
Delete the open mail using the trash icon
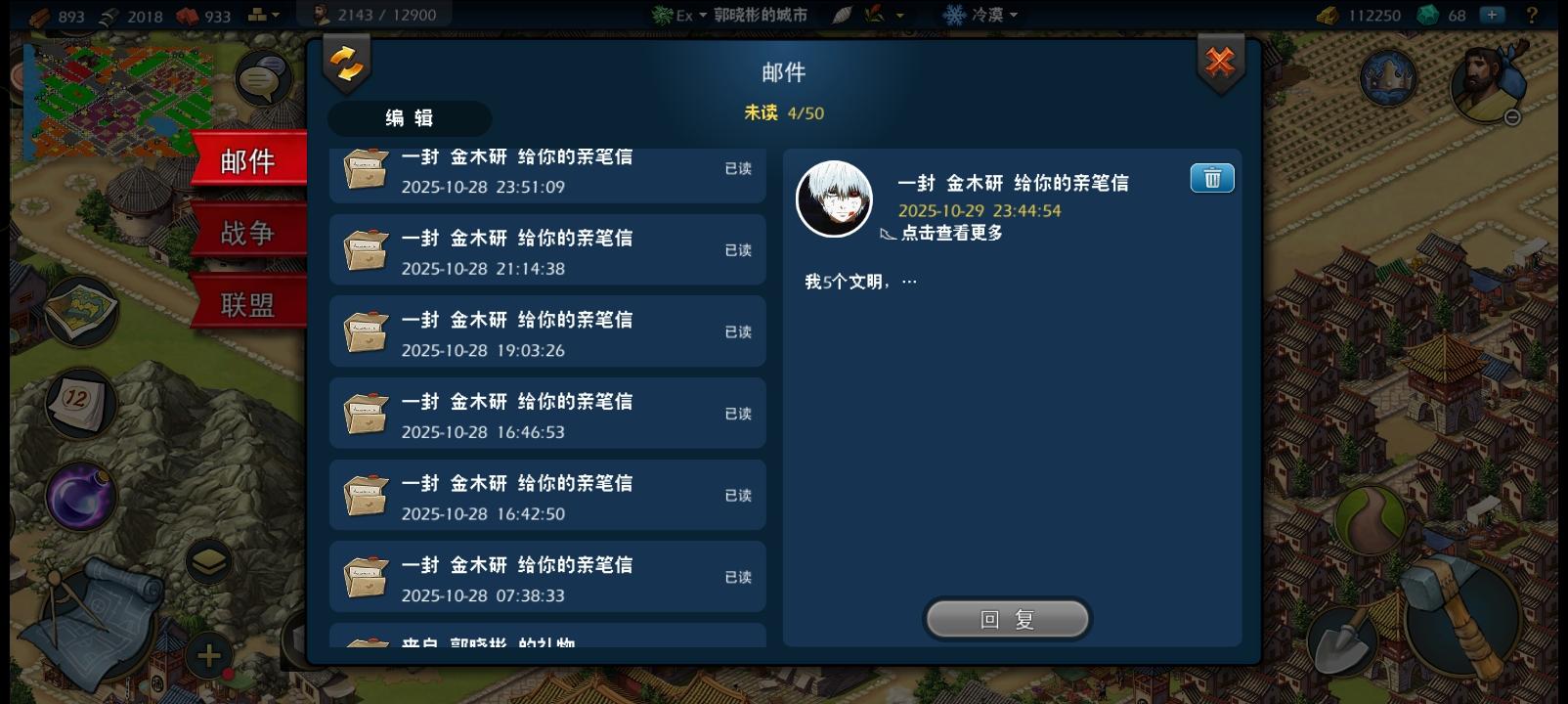coord(1211,178)
